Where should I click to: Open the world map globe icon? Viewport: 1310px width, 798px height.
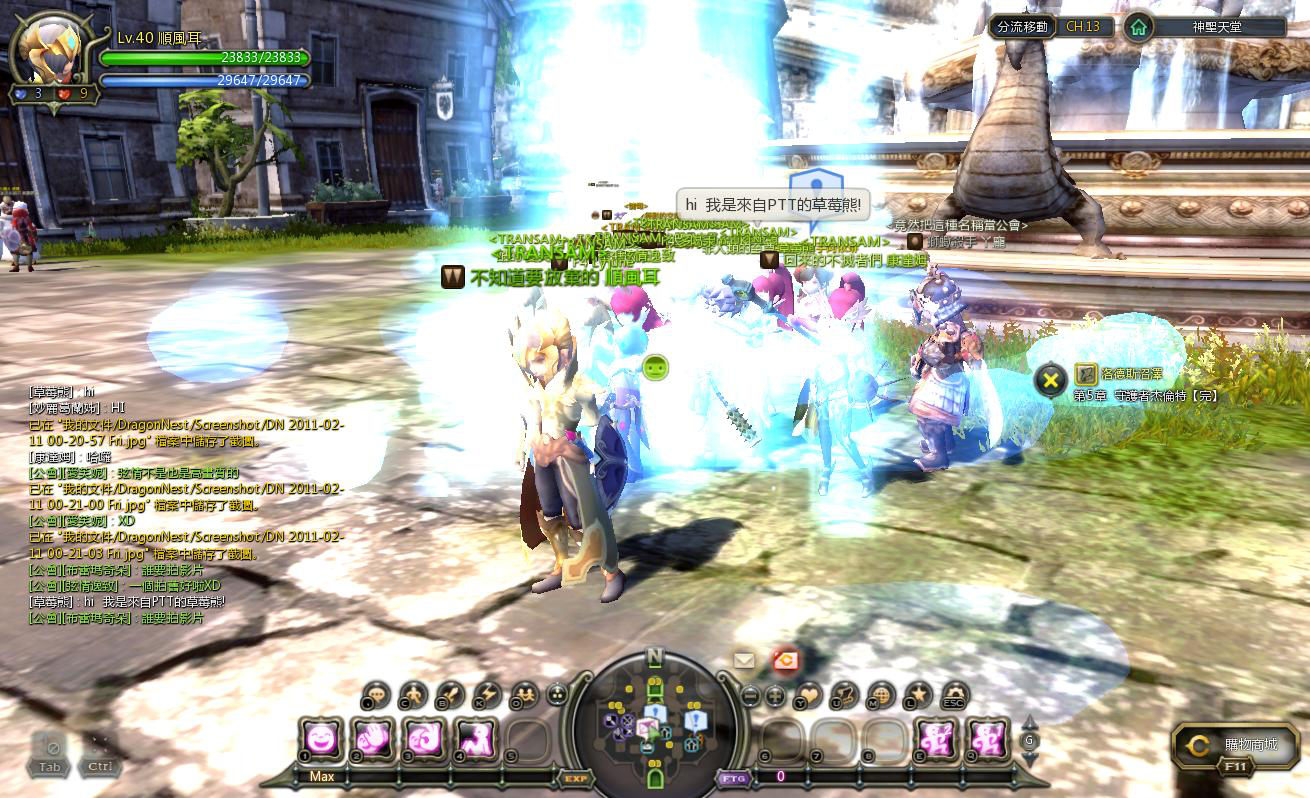pyautogui.click(x=881, y=694)
